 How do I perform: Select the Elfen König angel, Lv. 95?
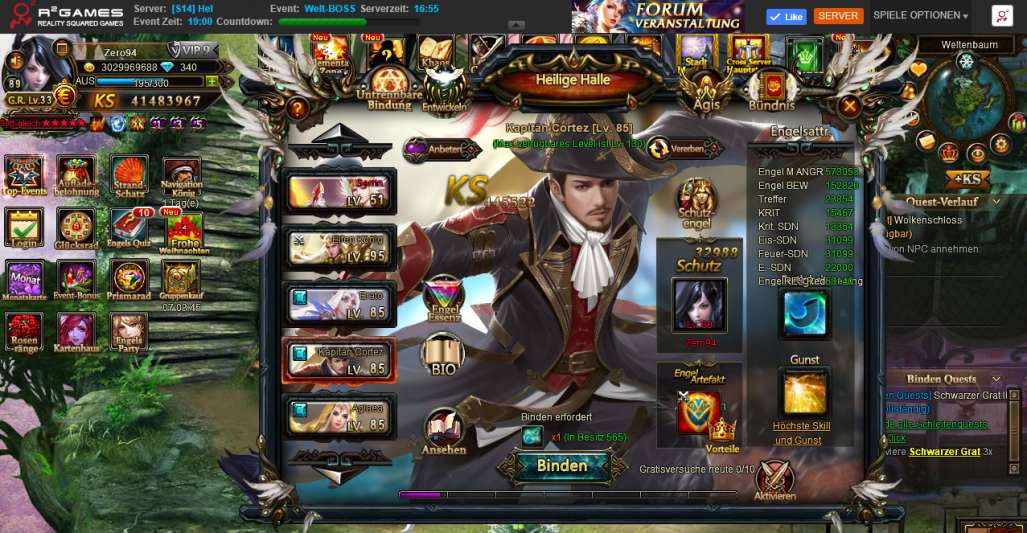[341, 247]
